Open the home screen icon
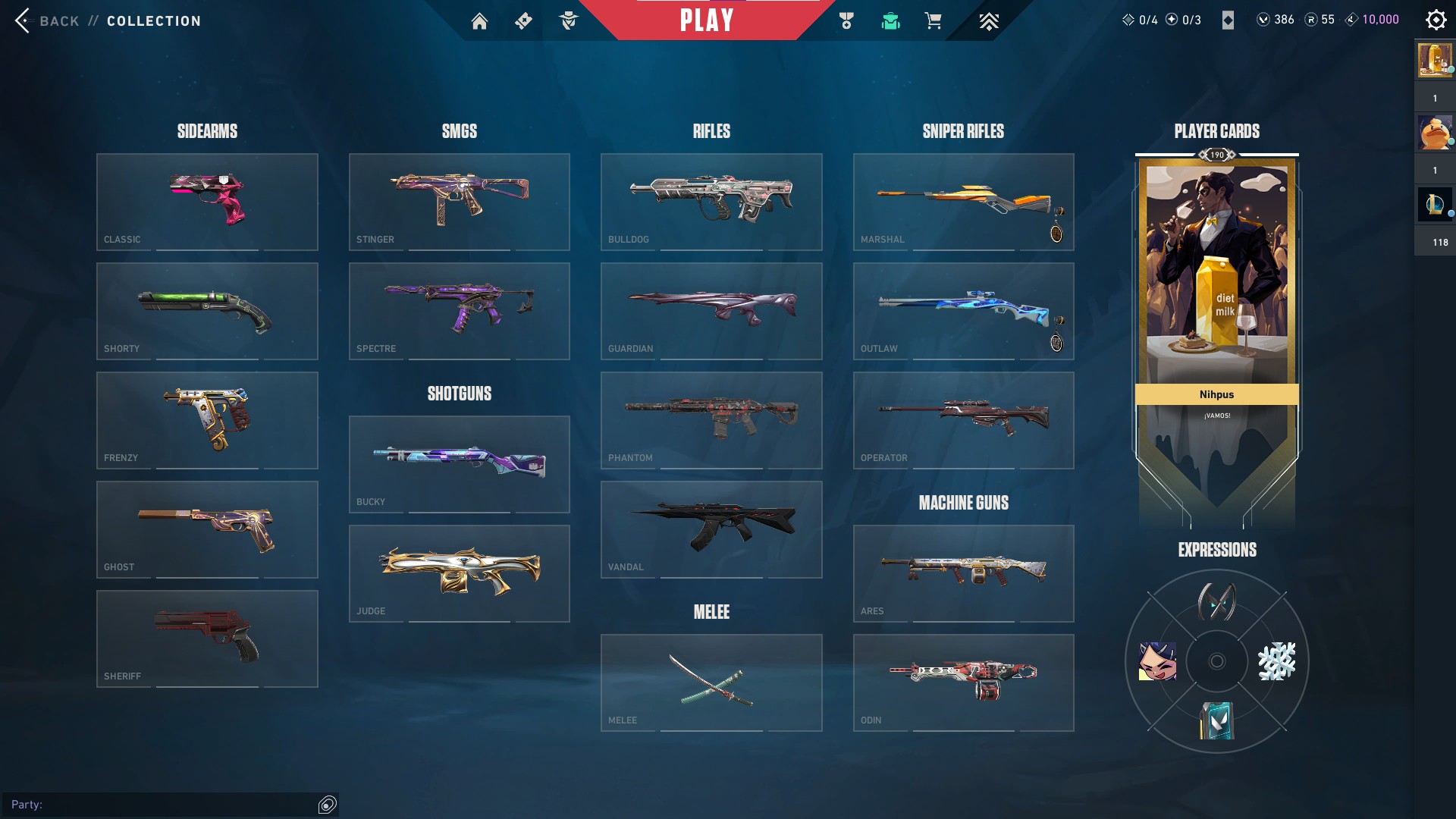Screen dimensions: 1456x819 (x=479, y=21)
